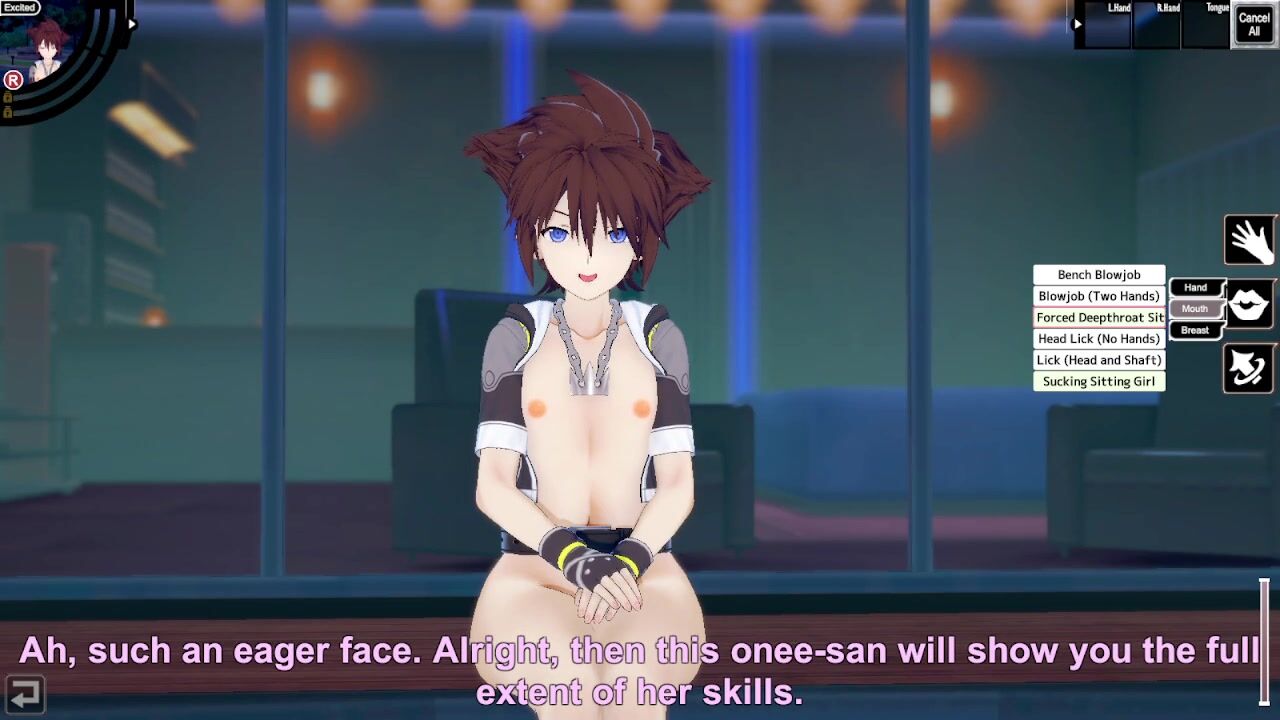Choose the Lick (Head and Shaft) list entry
This screenshot has width=1280, height=720.
pos(1099,360)
